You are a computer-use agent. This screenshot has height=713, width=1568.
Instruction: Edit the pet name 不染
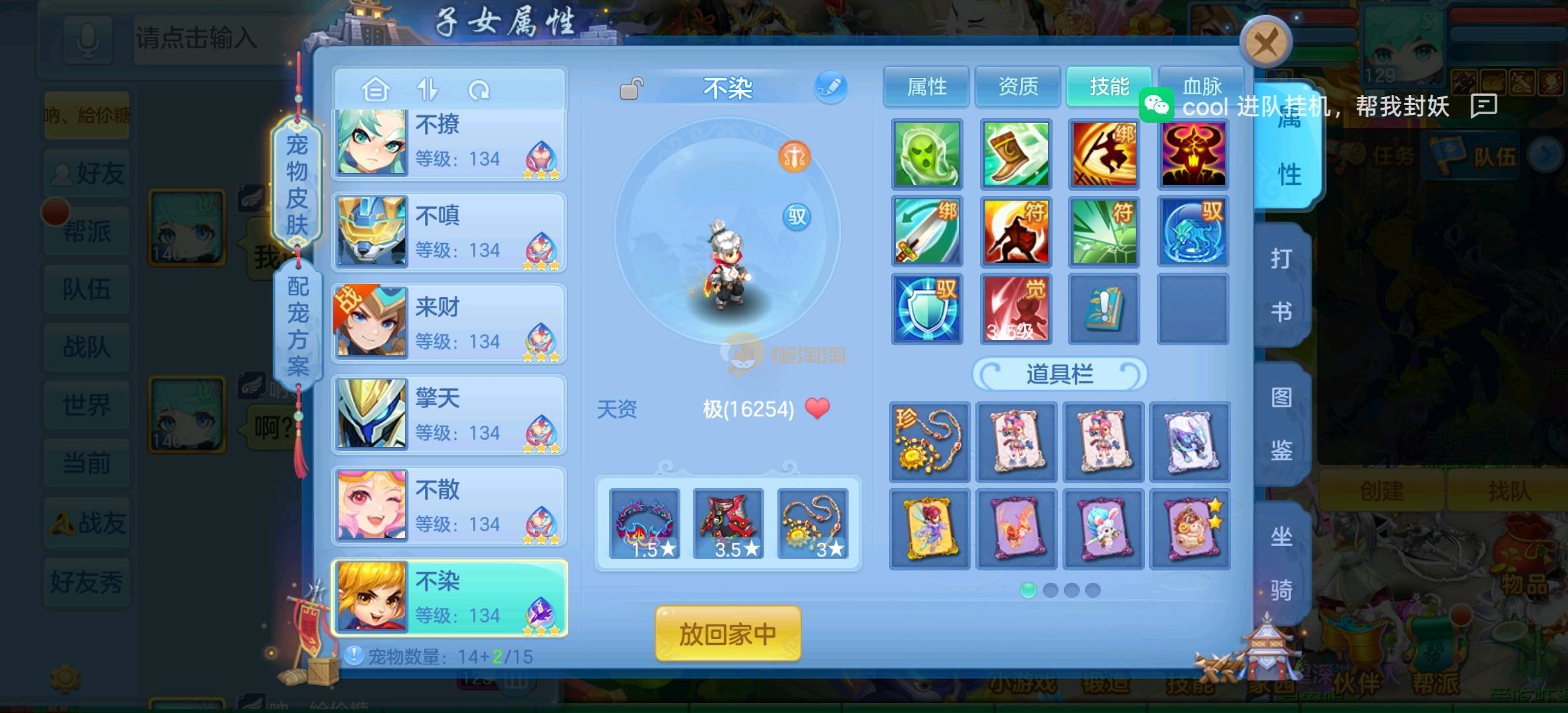pos(830,88)
